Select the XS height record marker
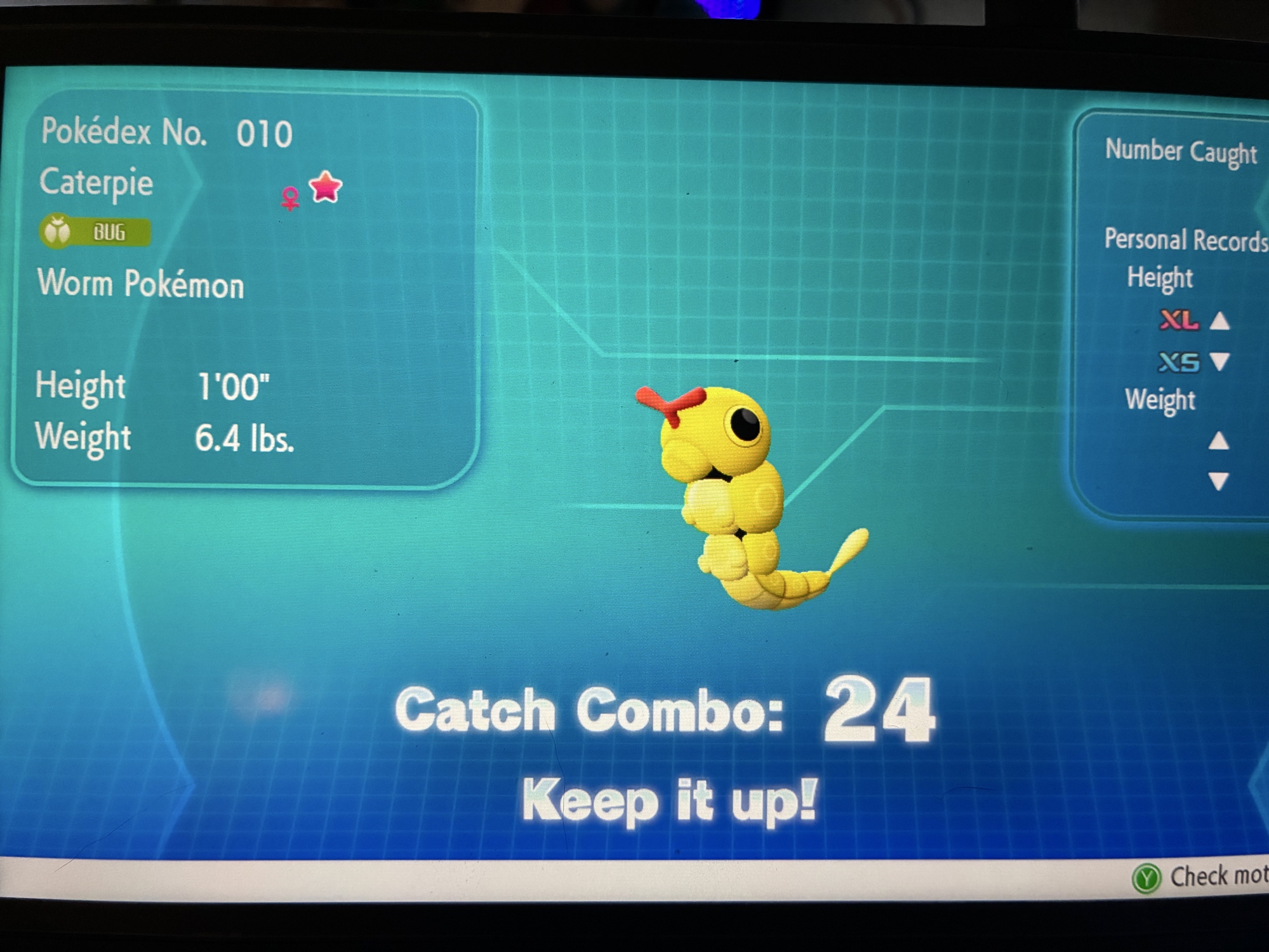The image size is (1269, 952). [x=1179, y=362]
